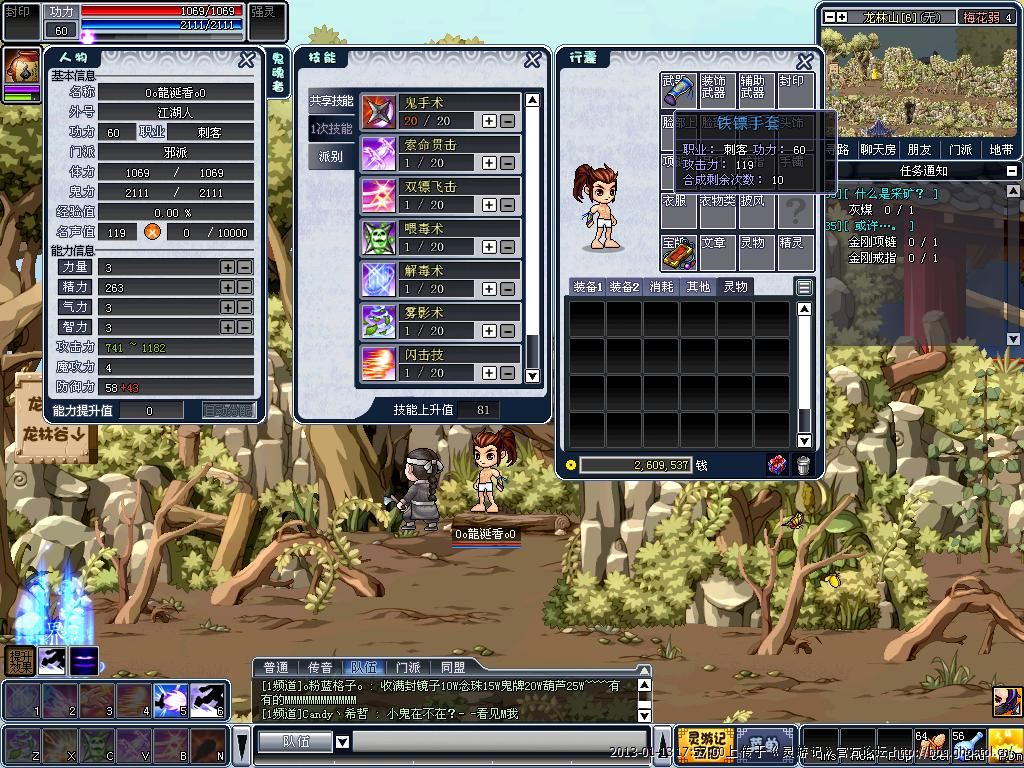
Task: Close the 技能 skills window
Action: (x=533, y=60)
